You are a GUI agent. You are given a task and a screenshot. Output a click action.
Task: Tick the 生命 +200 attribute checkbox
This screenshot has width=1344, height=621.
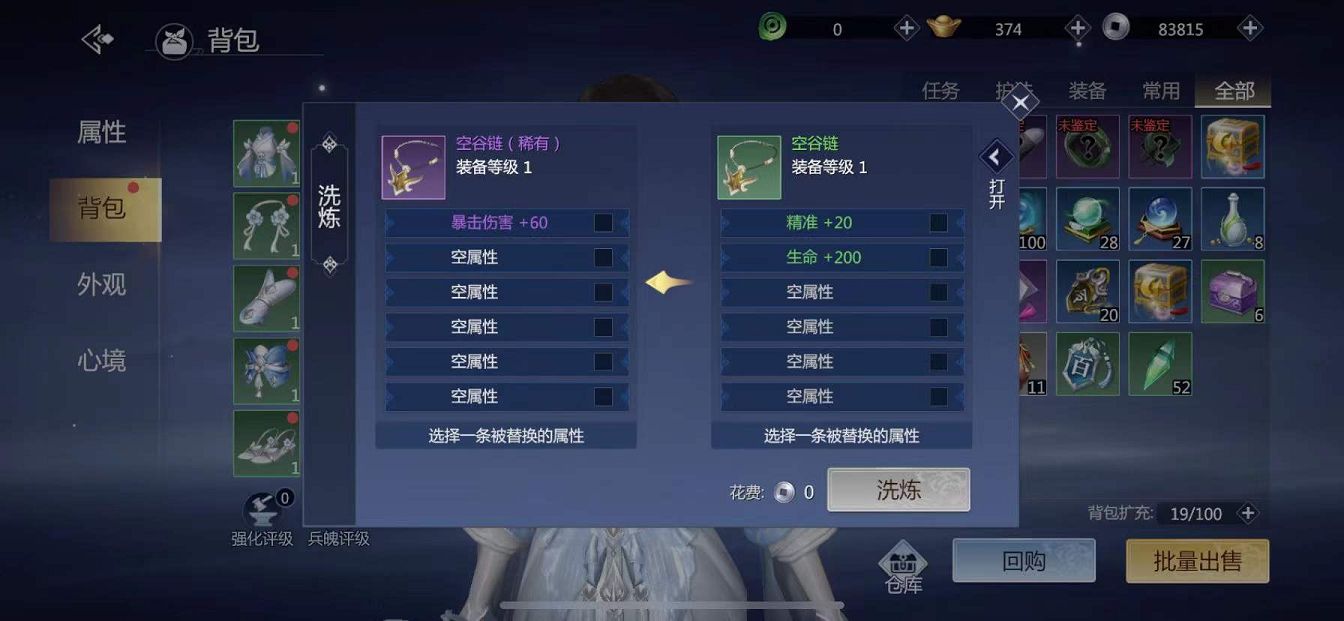[938, 257]
